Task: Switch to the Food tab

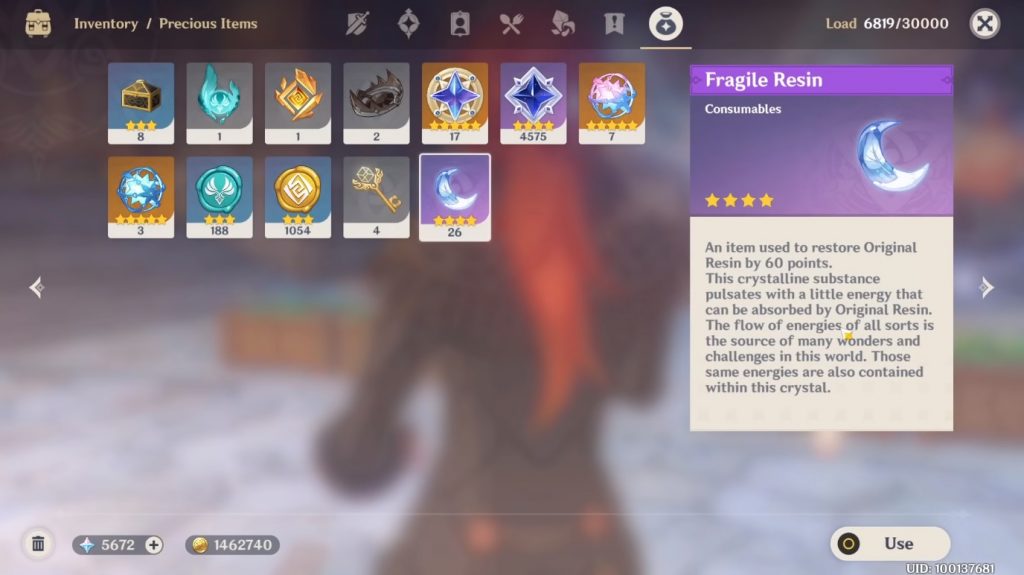Action: tap(511, 24)
